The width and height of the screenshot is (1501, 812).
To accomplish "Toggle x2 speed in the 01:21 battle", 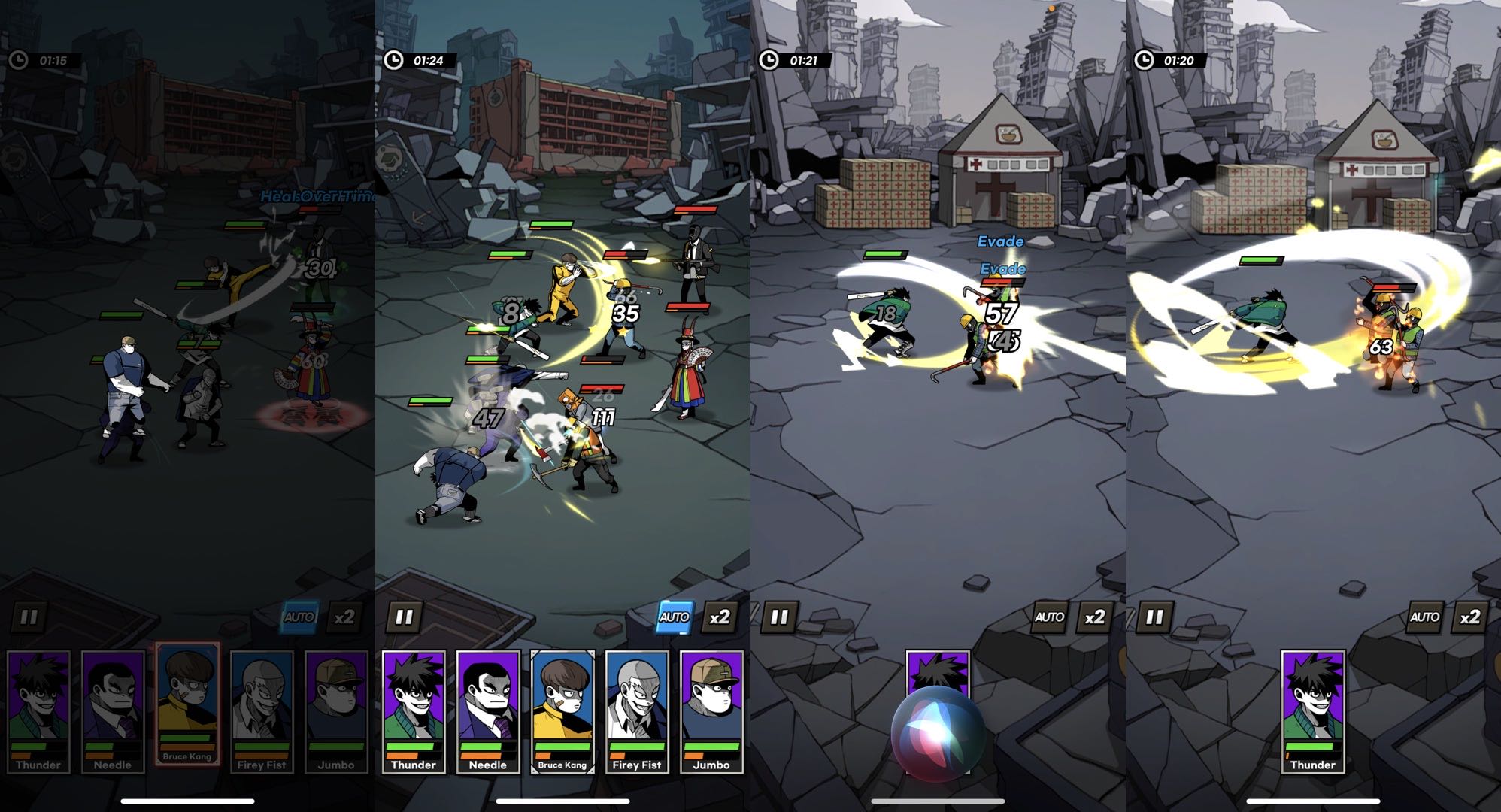I will click(x=1095, y=617).
